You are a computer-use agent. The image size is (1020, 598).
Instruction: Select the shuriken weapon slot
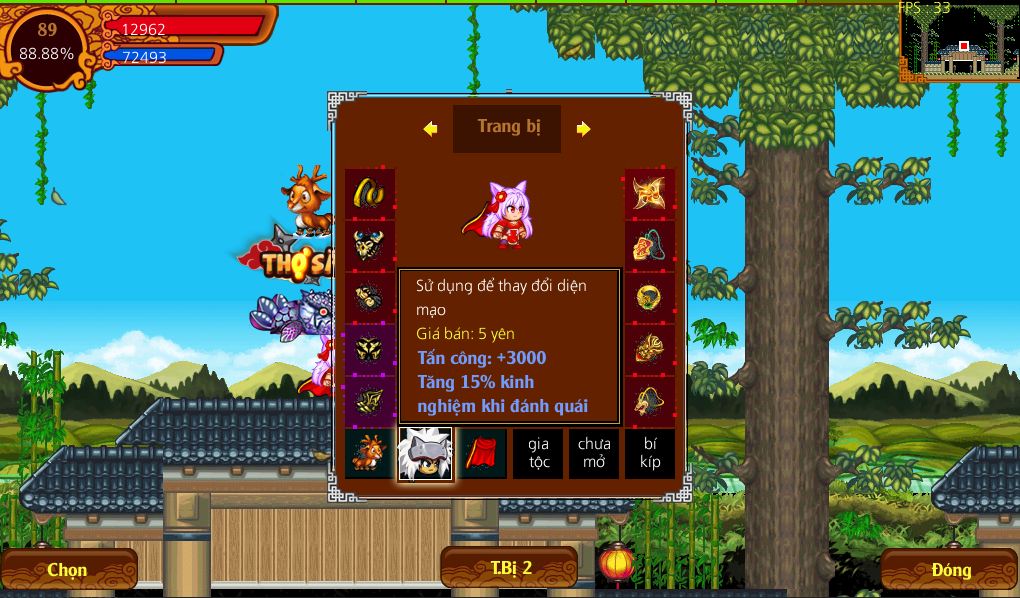tap(650, 193)
